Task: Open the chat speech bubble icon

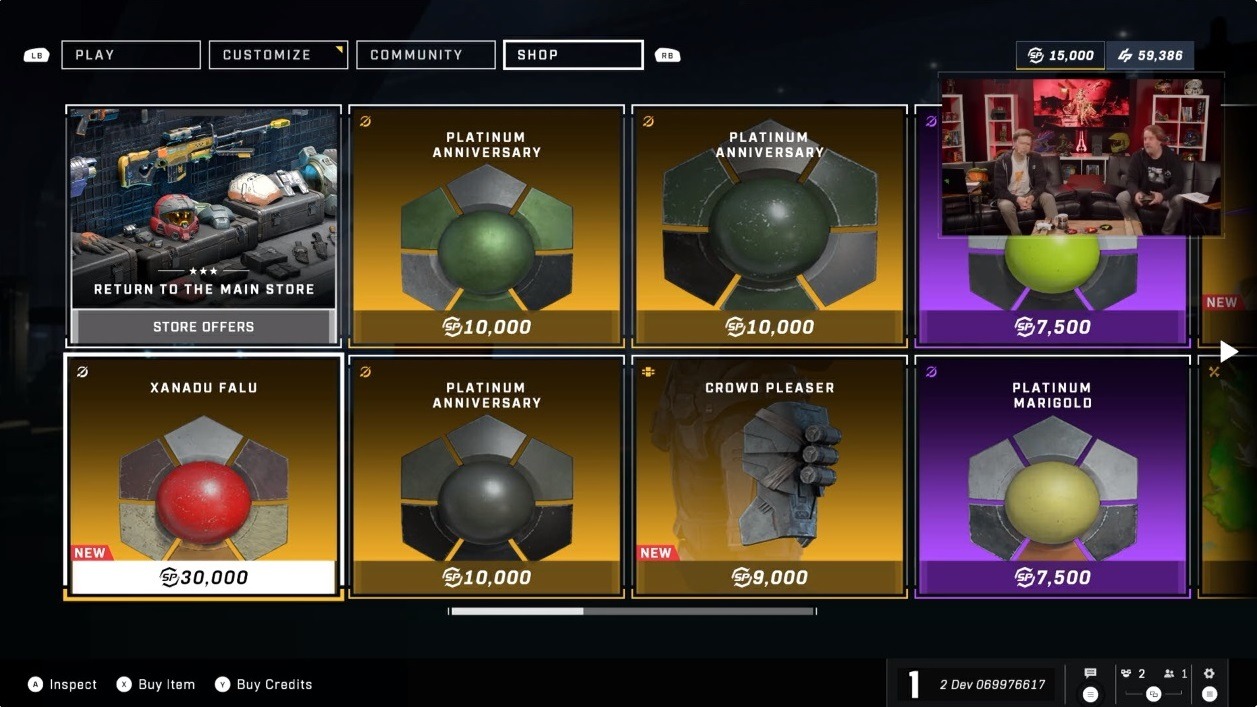Action: pos(1090,674)
